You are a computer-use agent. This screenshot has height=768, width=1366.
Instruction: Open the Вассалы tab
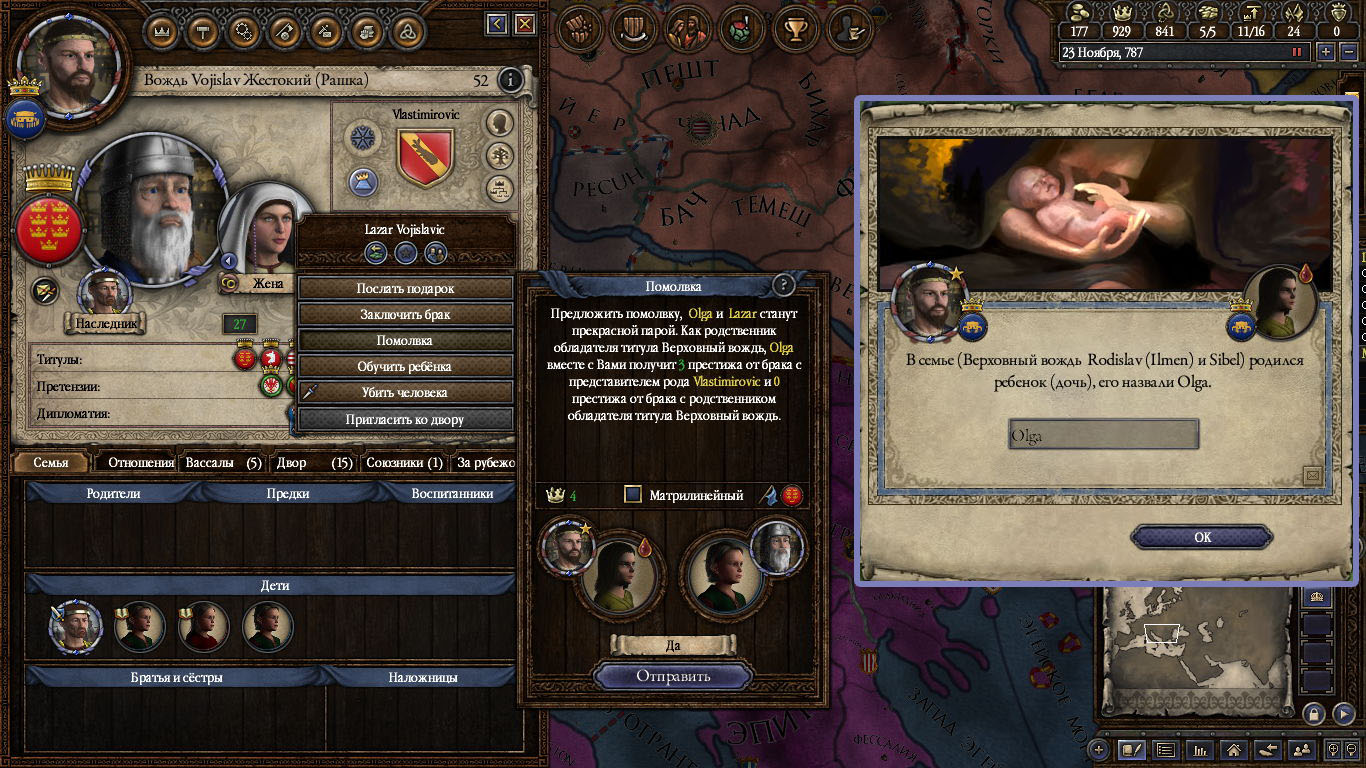pos(223,463)
